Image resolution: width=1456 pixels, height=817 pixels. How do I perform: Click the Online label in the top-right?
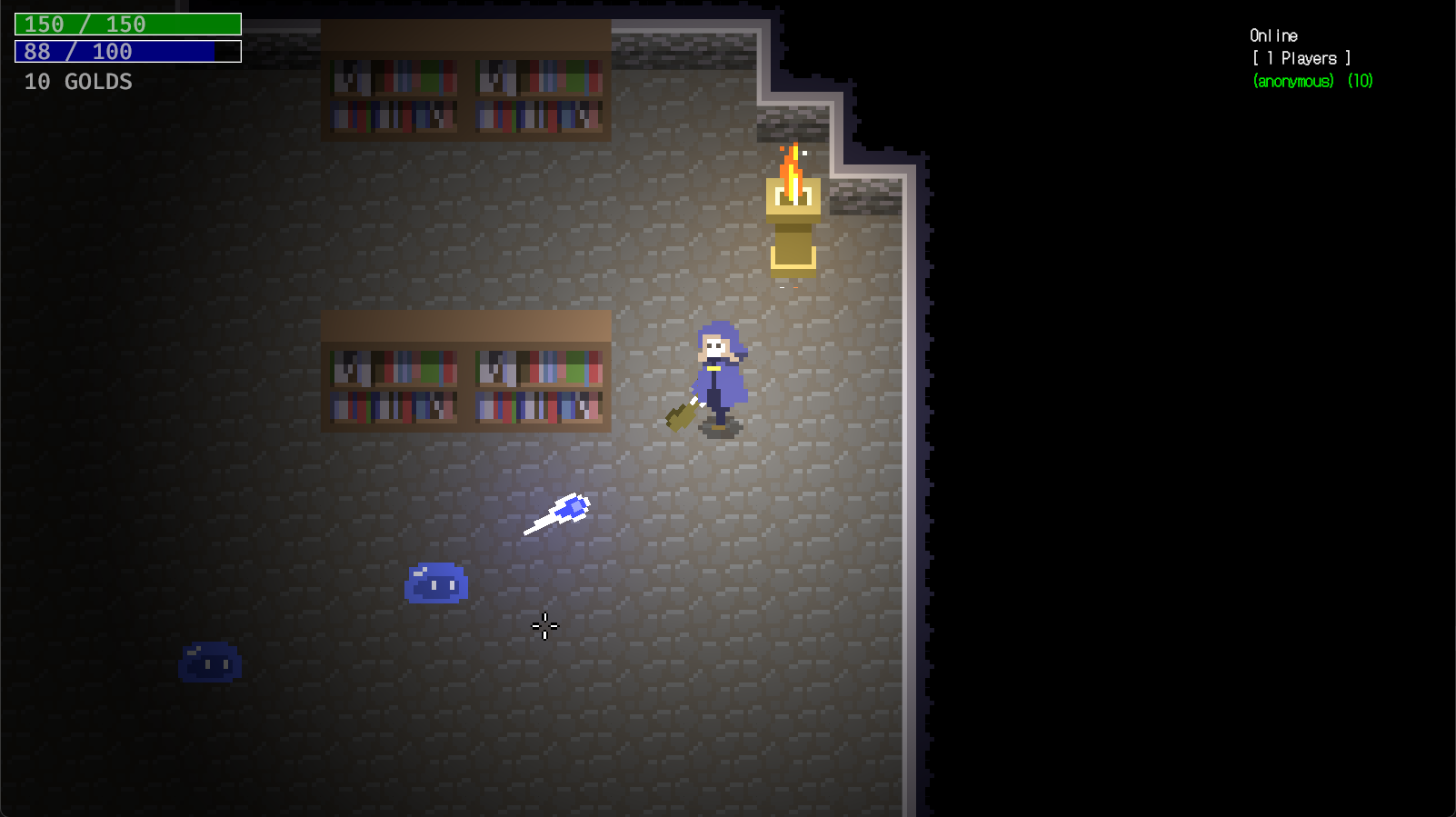coord(1272,35)
